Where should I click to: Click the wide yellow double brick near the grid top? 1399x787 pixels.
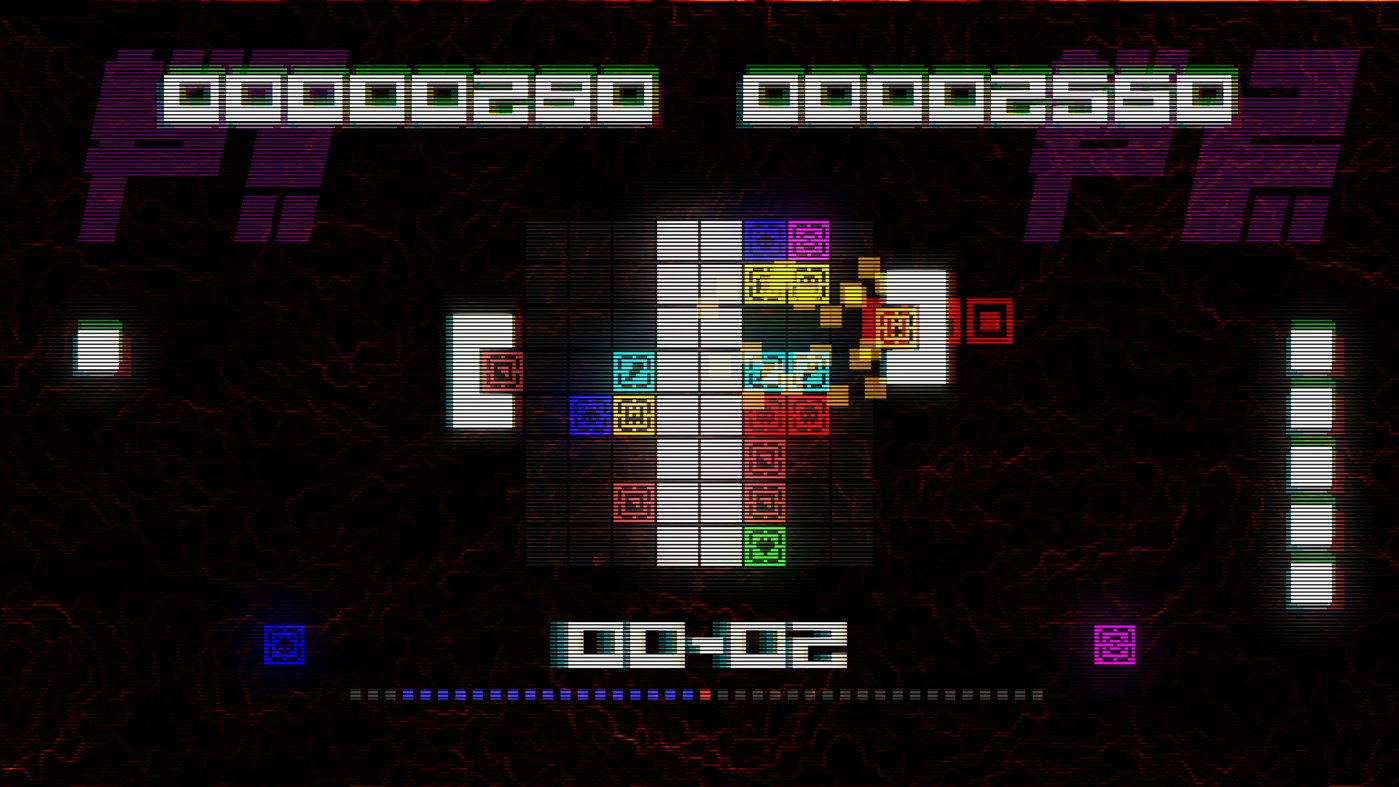[787, 283]
